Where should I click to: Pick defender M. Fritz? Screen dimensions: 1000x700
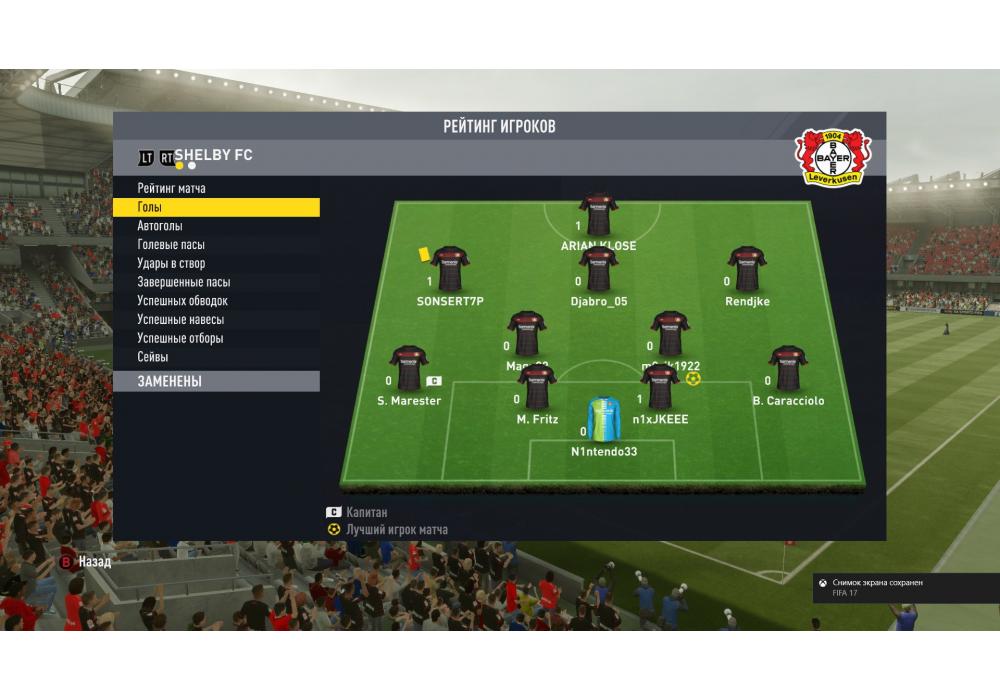[x=537, y=388]
